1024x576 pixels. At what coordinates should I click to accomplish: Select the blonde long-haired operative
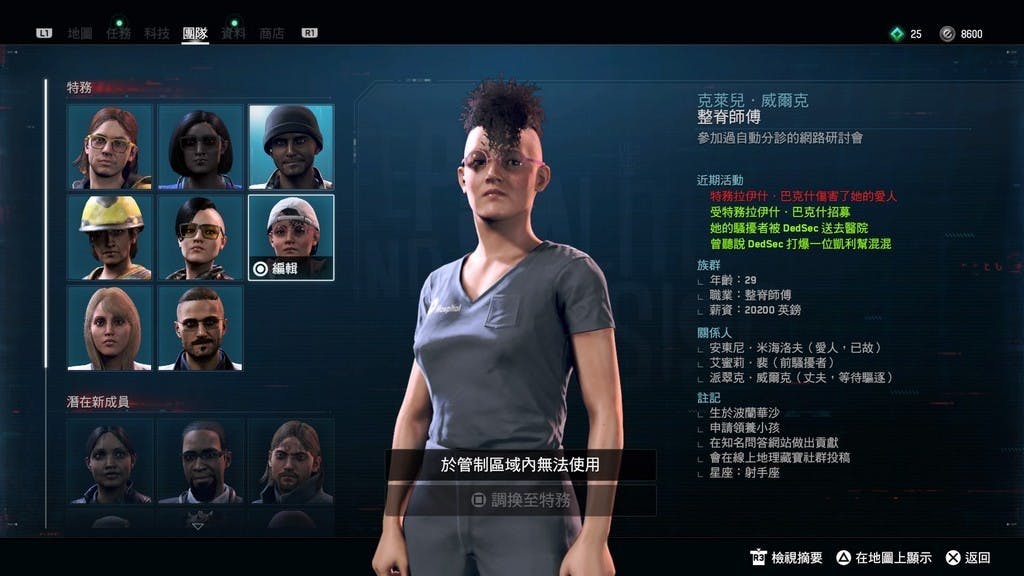pyautogui.click(x=110, y=327)
